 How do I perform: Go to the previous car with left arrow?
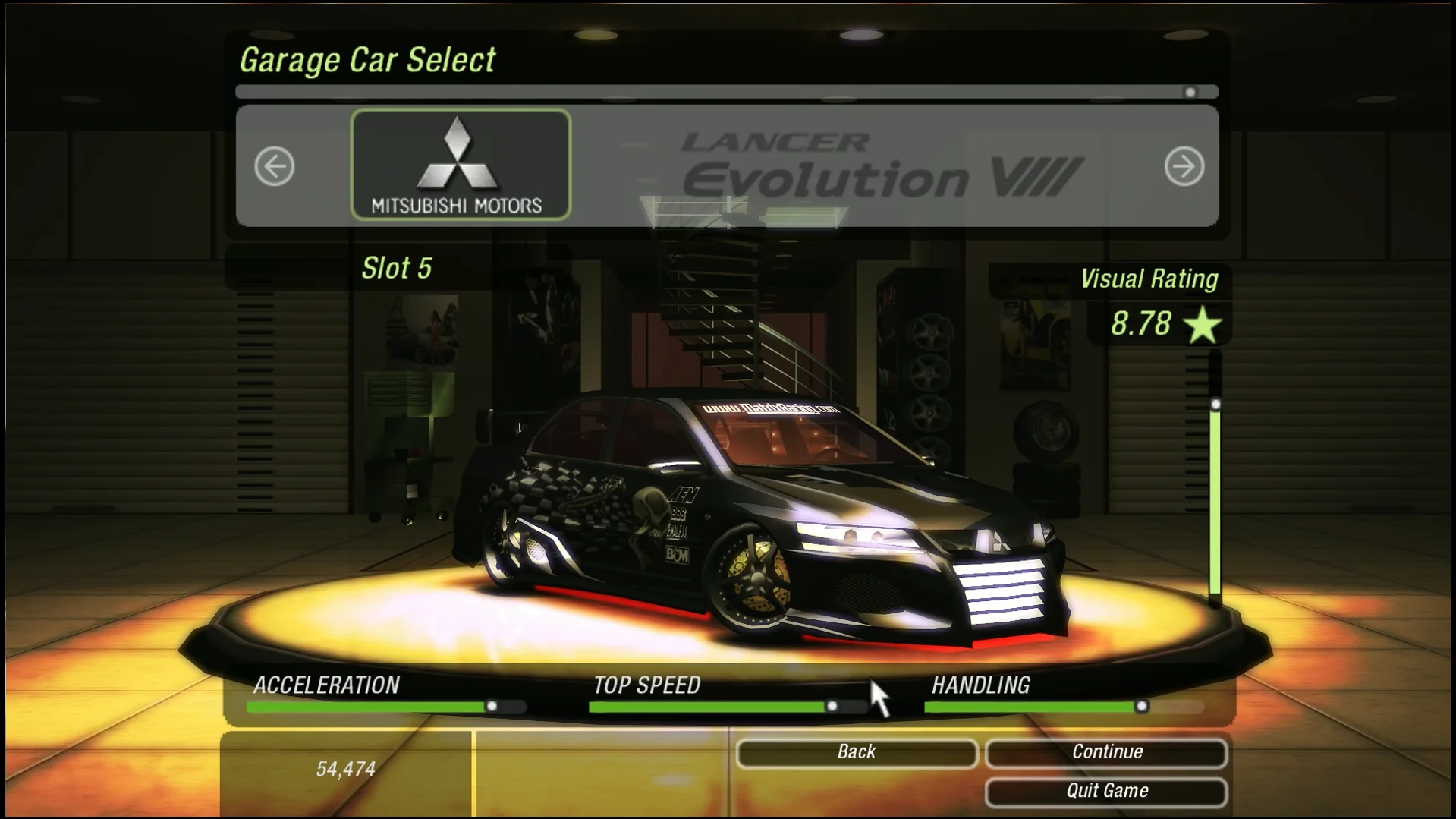(274, 166)
